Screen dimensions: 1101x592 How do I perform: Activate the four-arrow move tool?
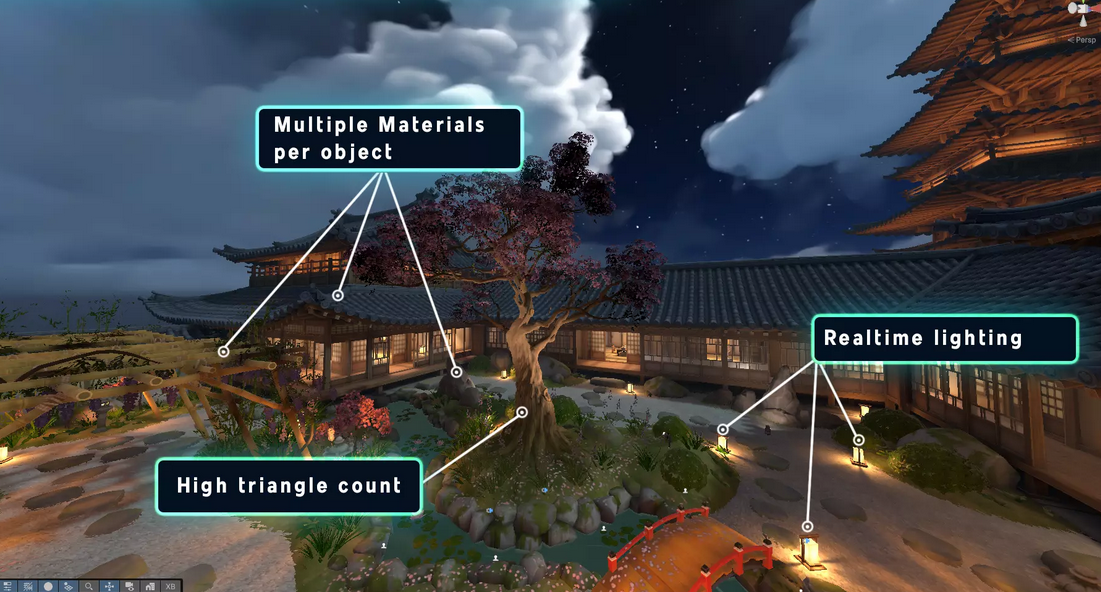click(109, 586)
